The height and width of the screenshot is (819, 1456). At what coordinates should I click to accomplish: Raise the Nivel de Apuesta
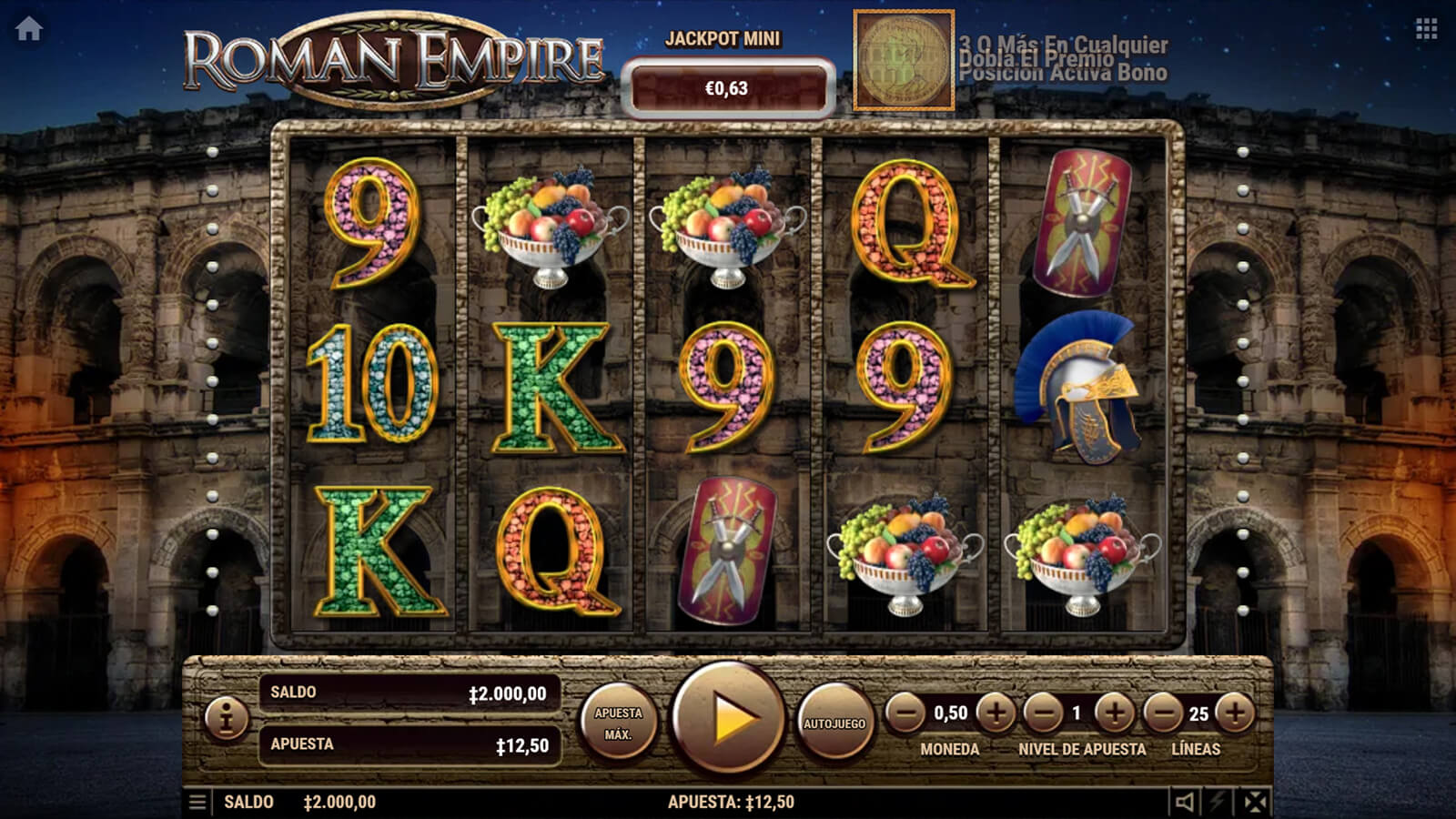pos(1114,713)
